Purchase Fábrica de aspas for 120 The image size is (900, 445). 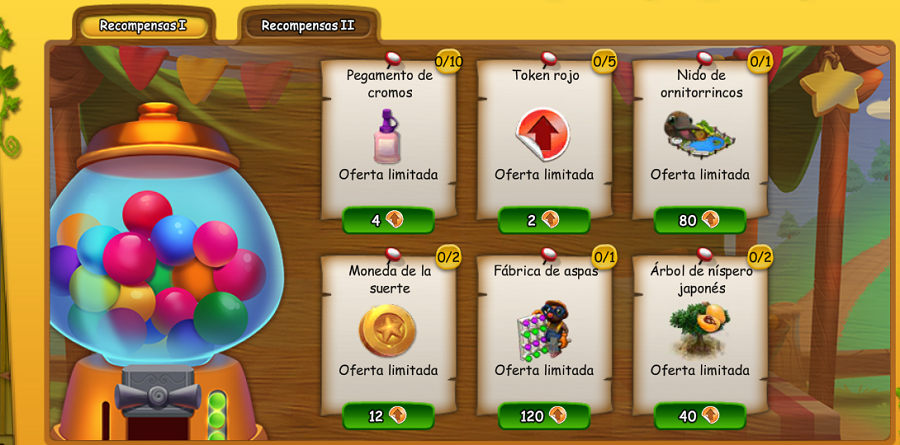[x=544, y=415]
